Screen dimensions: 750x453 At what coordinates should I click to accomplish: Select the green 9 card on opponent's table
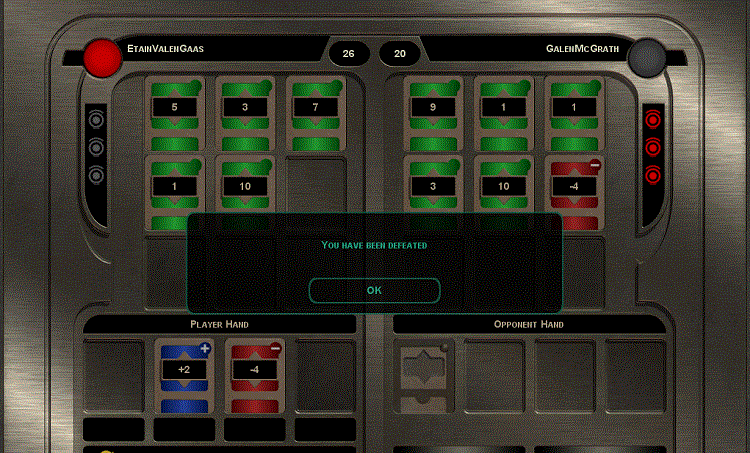tap(434, 107)
